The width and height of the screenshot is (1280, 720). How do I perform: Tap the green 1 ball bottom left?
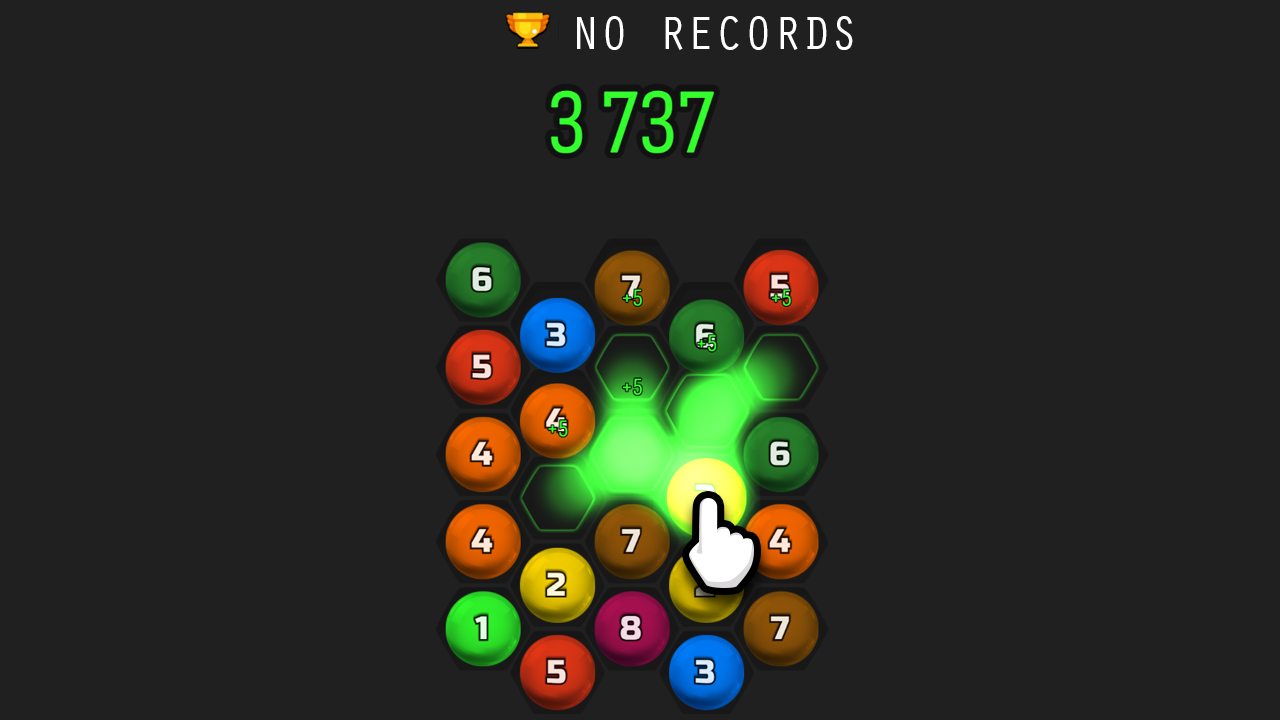483,628
